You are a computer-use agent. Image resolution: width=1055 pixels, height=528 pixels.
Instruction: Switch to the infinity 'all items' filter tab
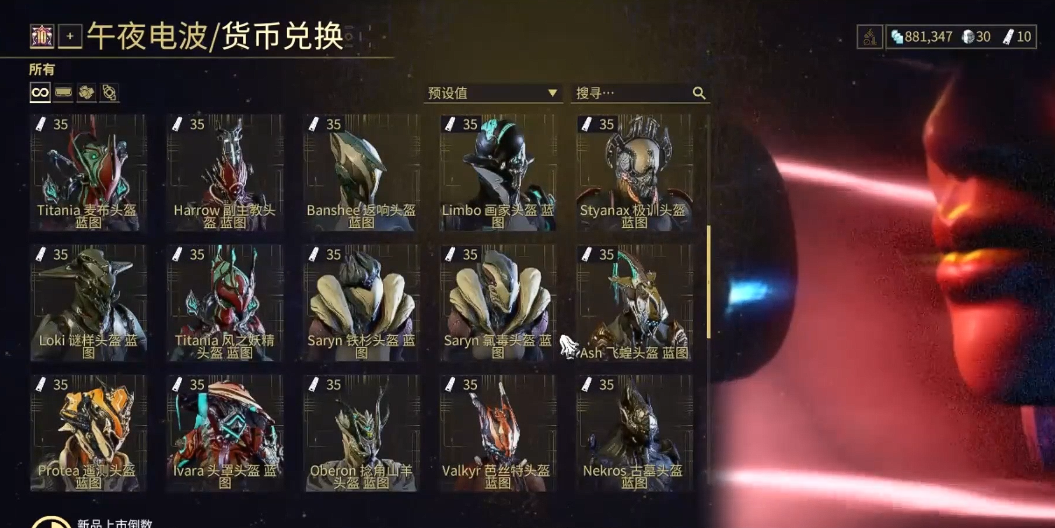[x=40, y=92]
